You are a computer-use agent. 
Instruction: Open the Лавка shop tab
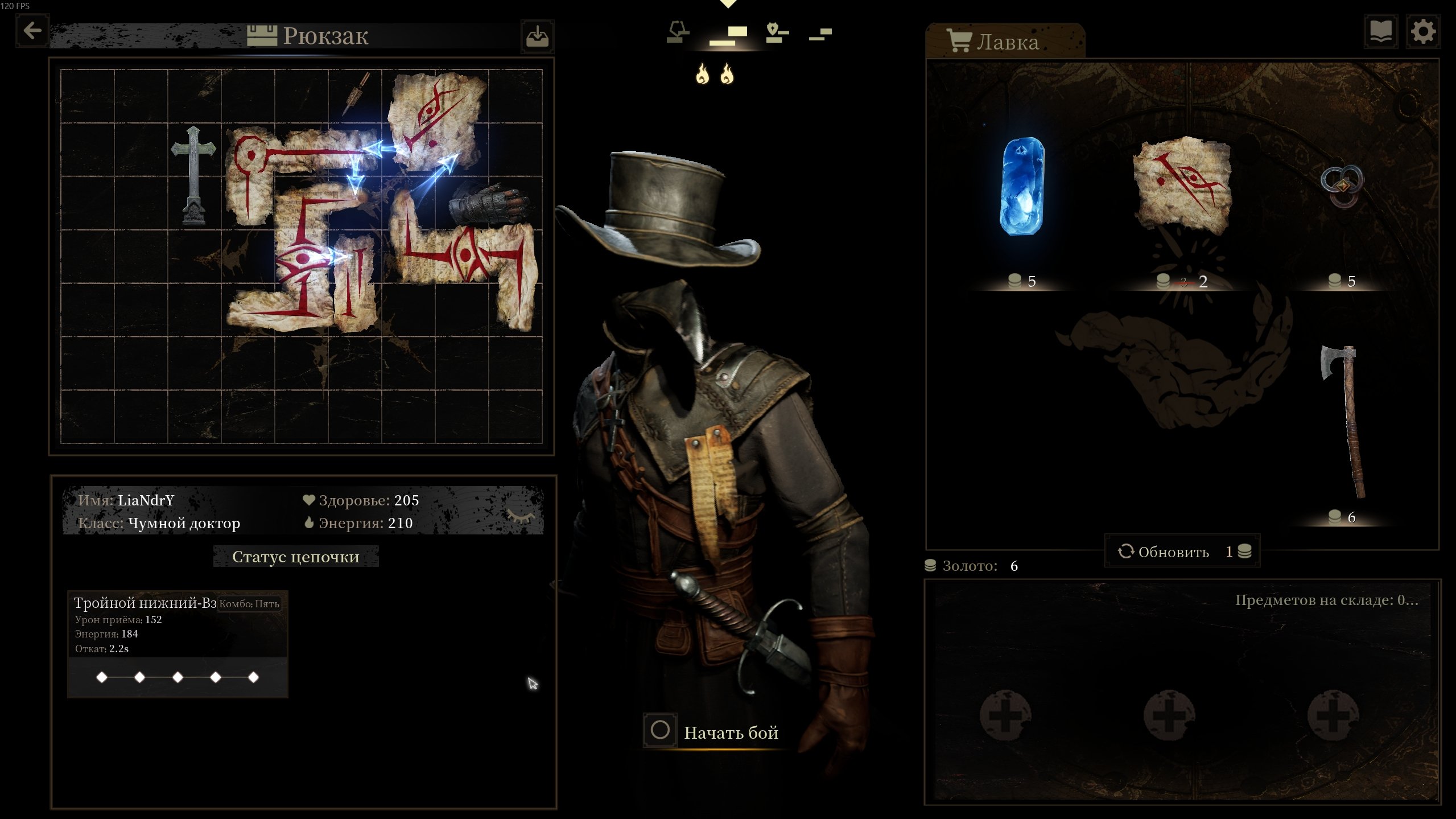click(1005, 42)
